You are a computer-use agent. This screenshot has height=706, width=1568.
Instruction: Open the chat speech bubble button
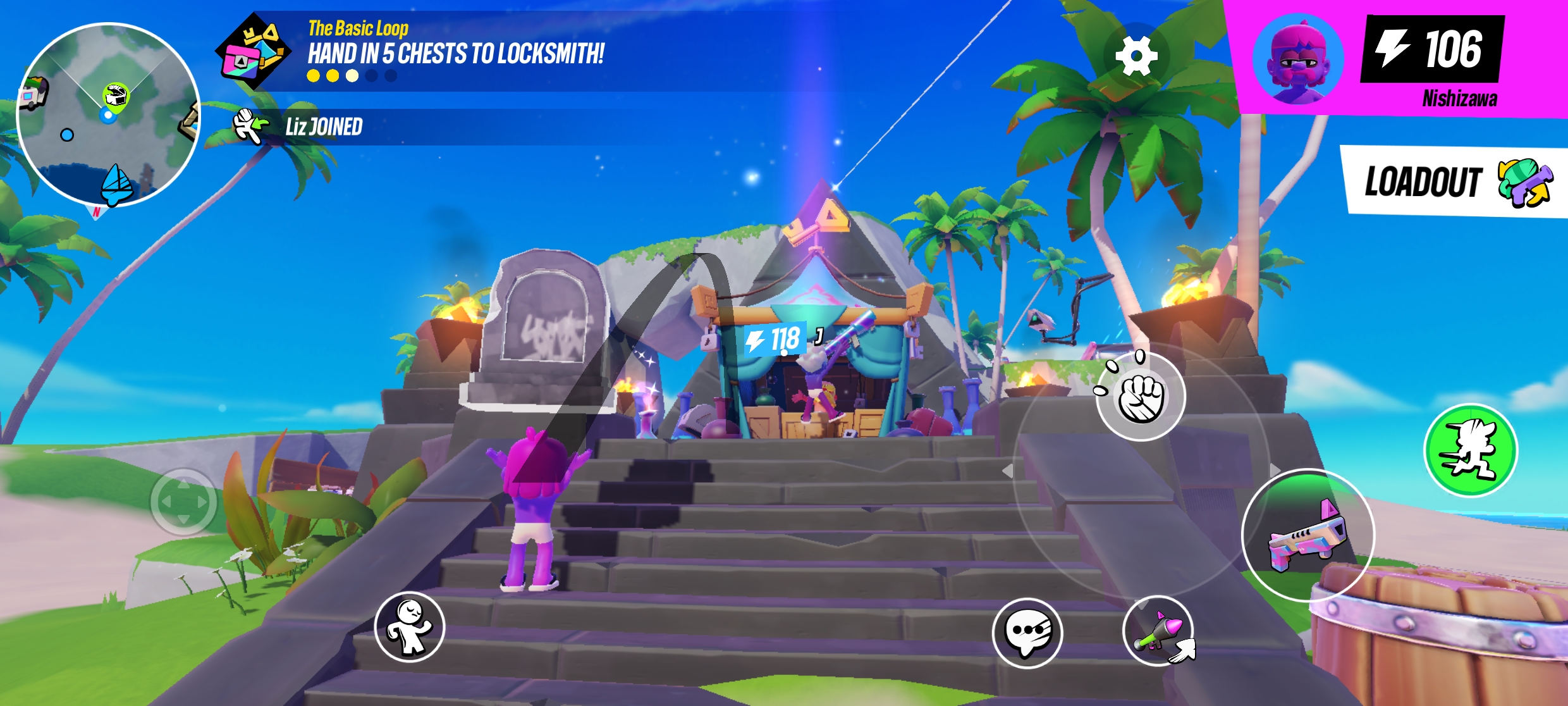1027,633
